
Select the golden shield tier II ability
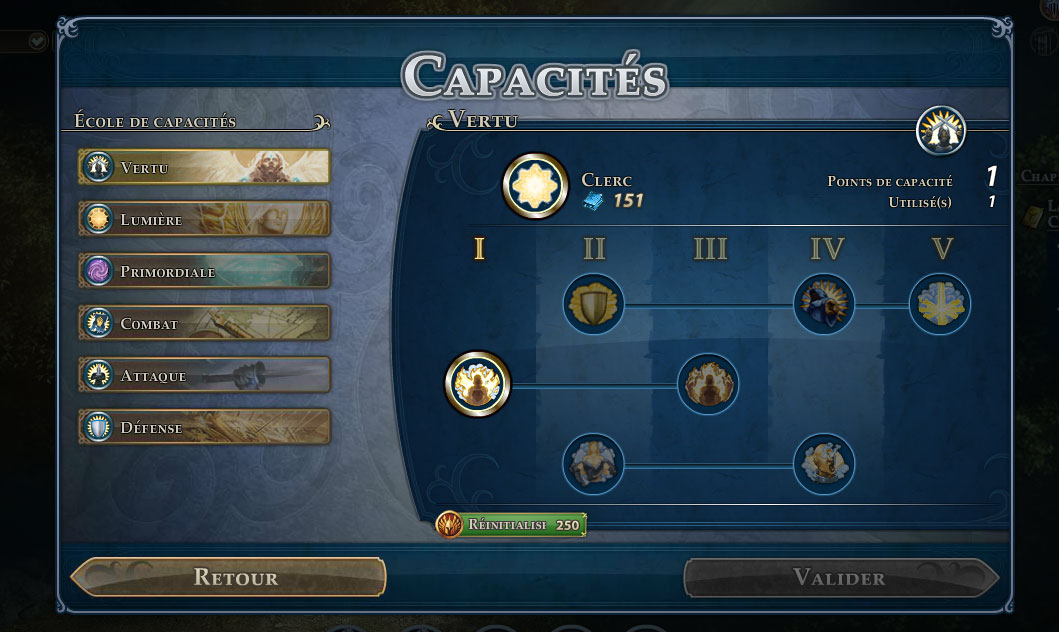coord(594,304)
